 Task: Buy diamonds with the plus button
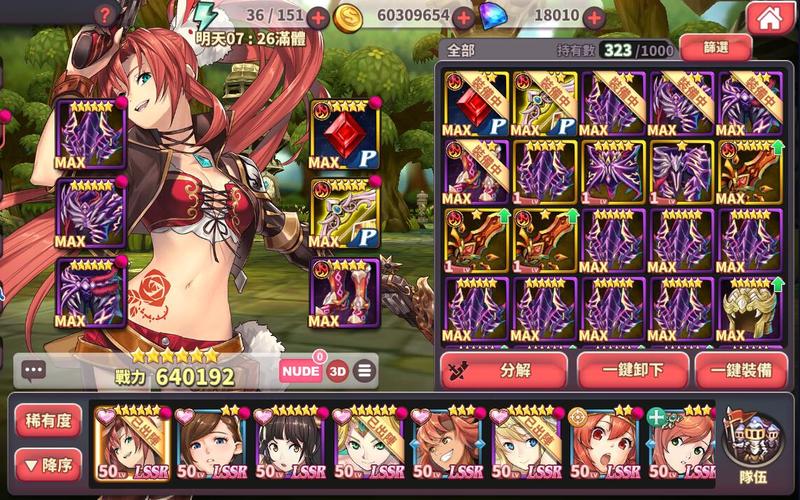pyautogui.click(x=594, y=18)
